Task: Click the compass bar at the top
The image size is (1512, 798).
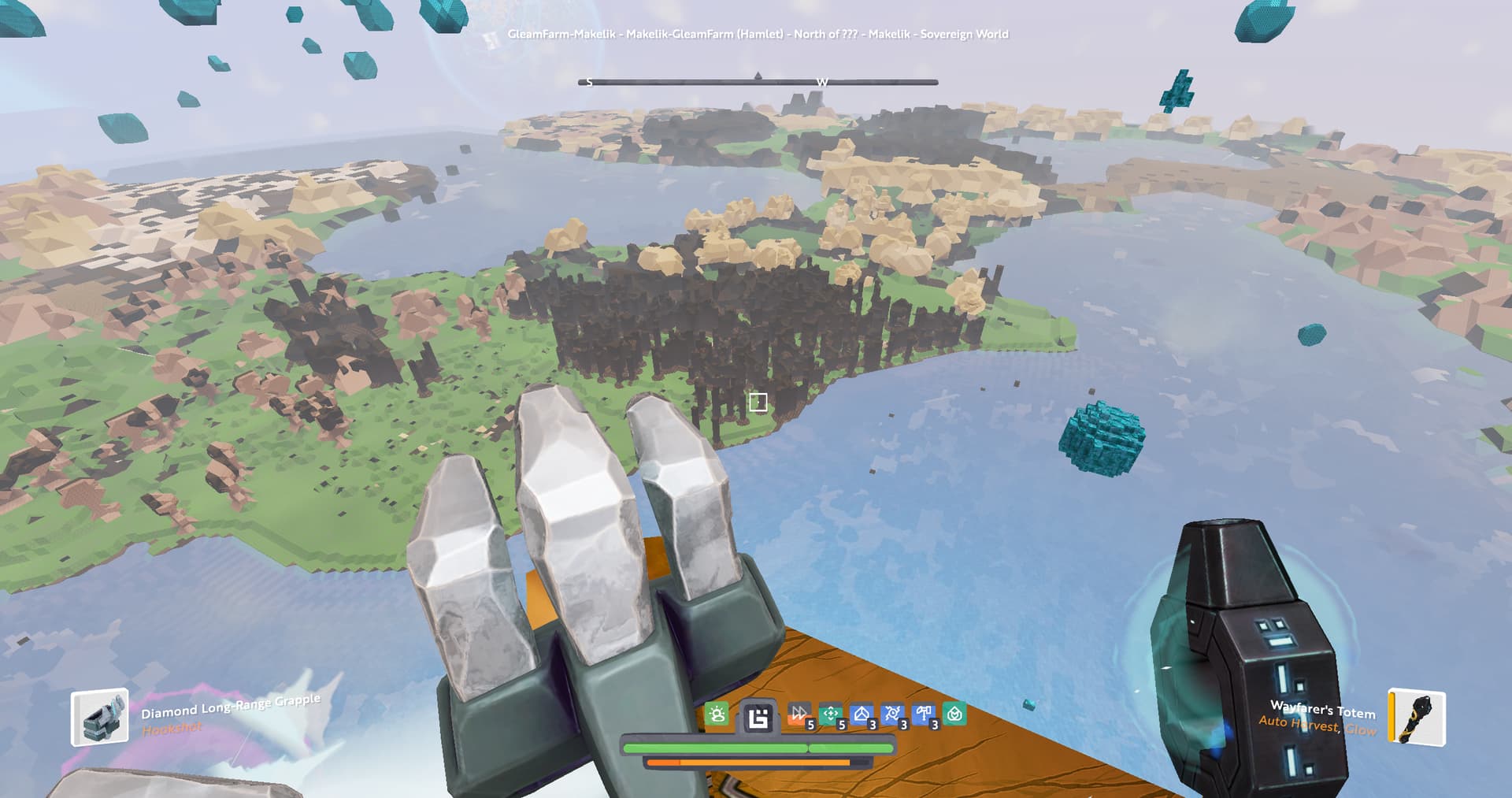Action: pyautogui.click(x=758, y=81)
